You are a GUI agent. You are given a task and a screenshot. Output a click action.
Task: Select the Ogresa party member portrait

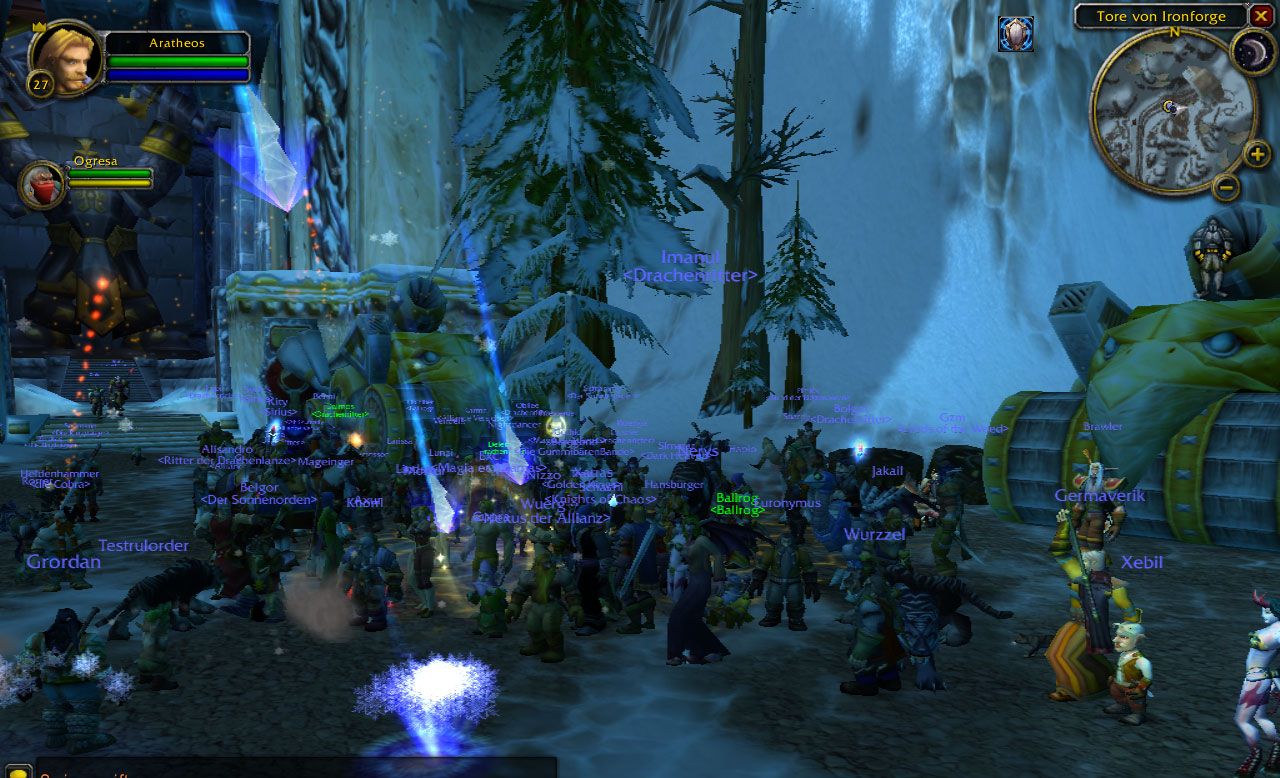pyautogui.click(x=42, y=185)
